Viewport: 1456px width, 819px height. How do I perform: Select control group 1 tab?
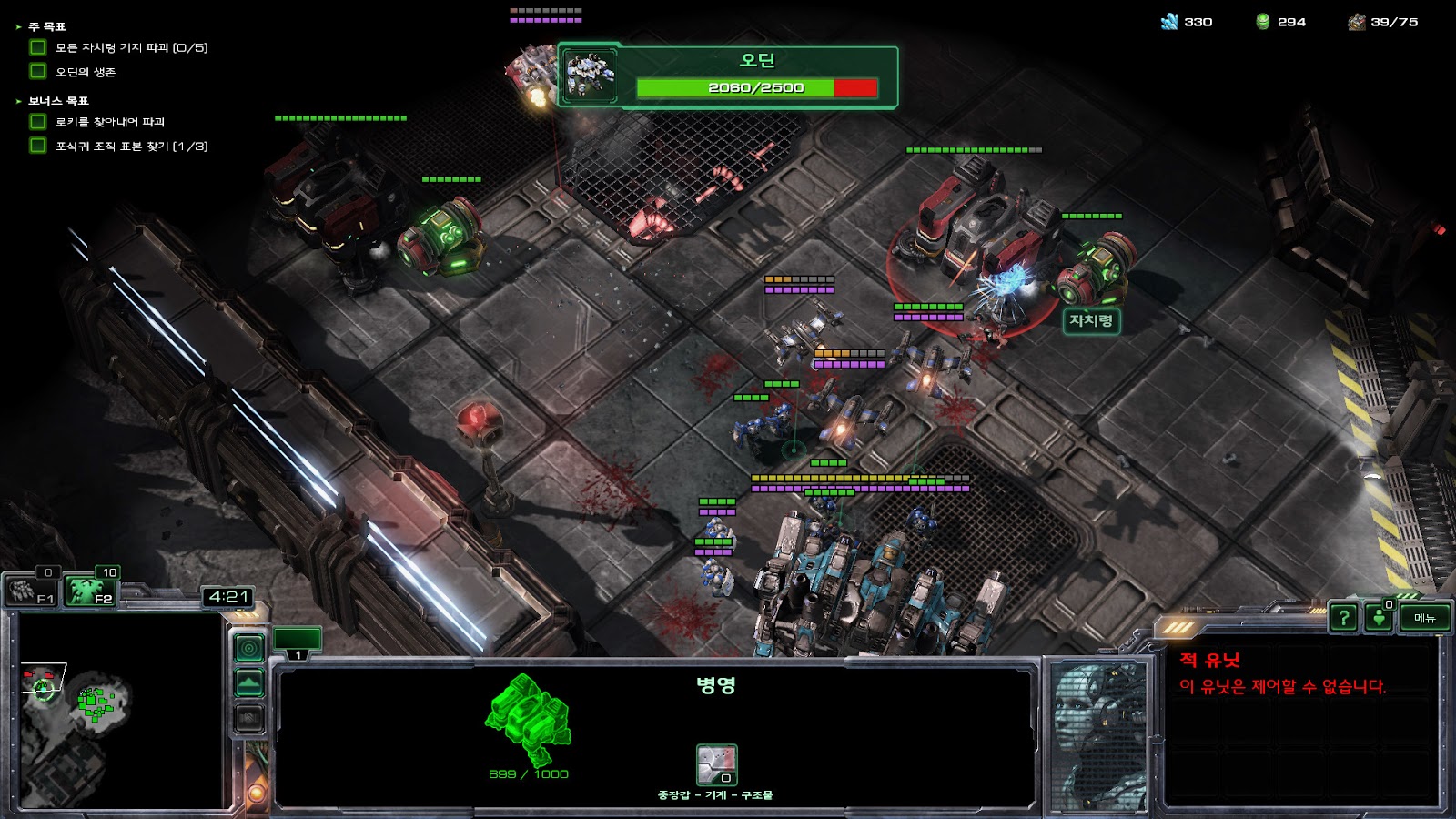[298, 642]
